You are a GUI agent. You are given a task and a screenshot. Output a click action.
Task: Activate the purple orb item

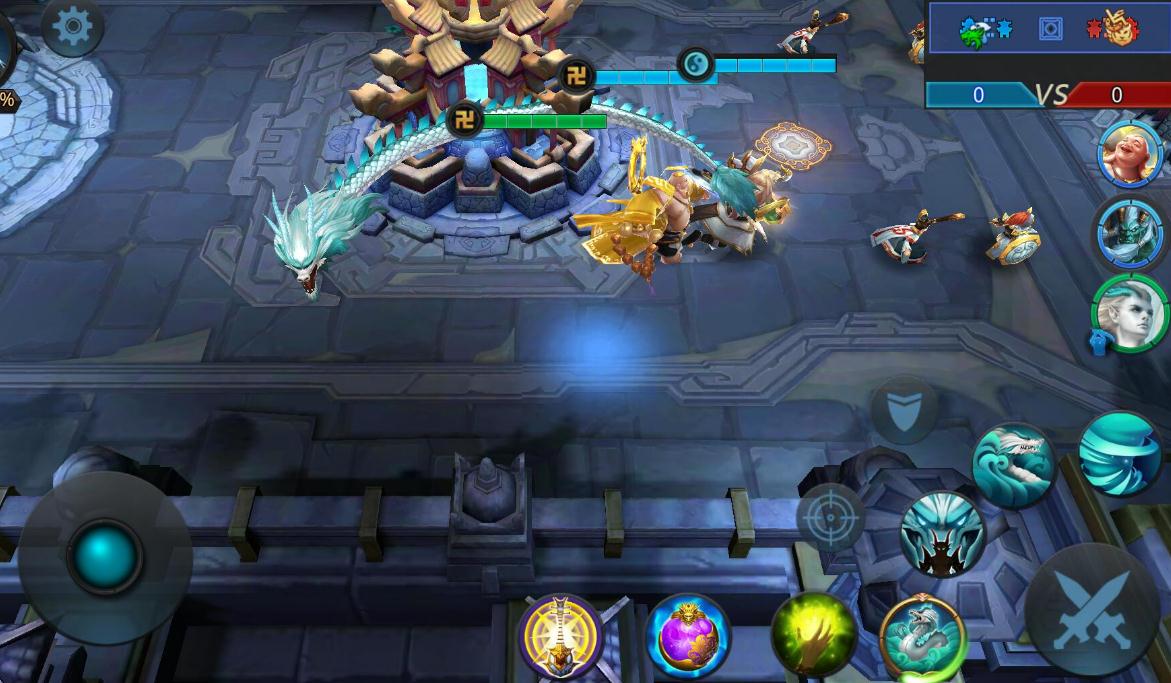click(x=688, y=636)
